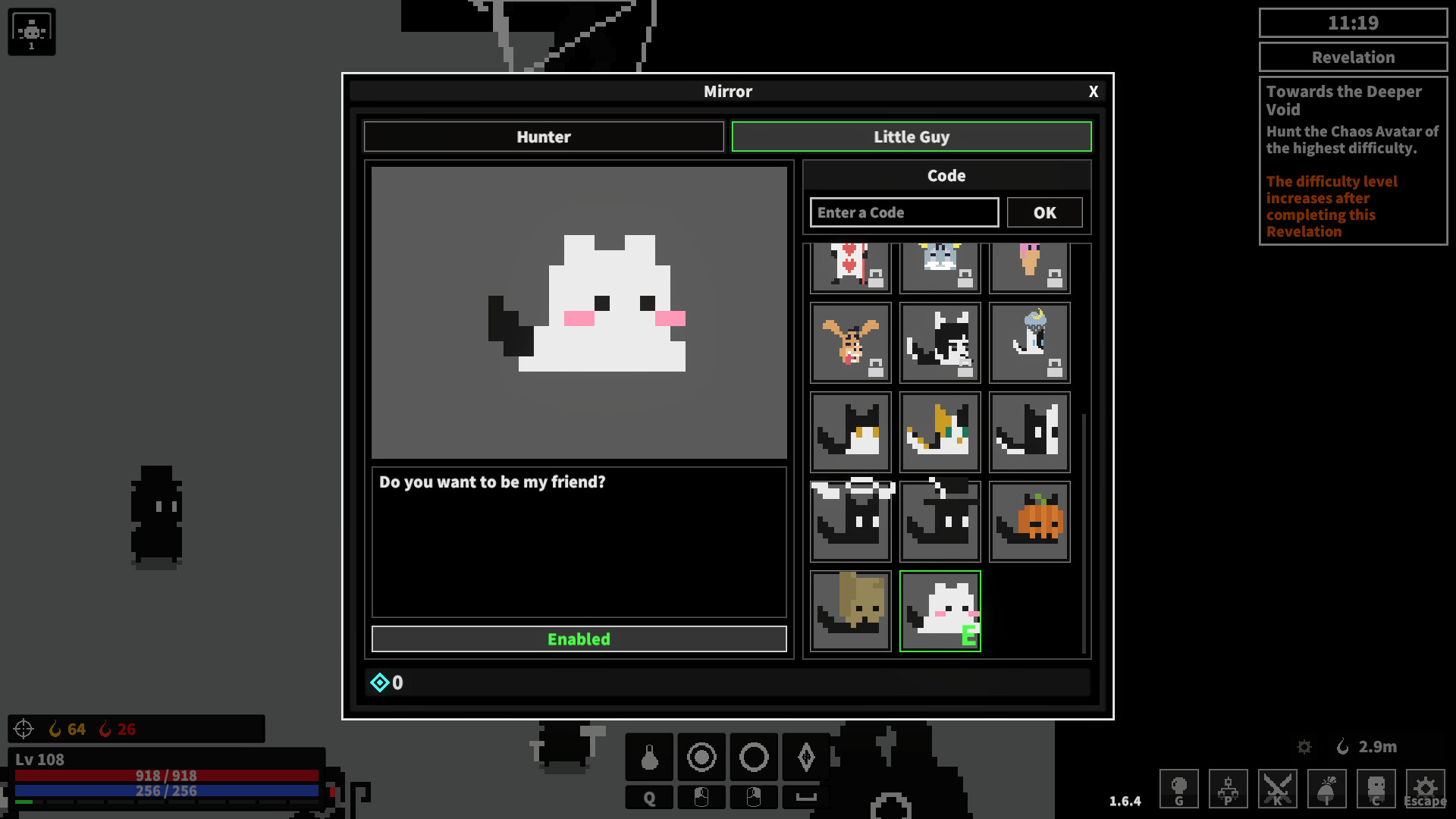Select the paper bag cat skin
This screenshot has height=819, width=1456.
pos(850,610)
